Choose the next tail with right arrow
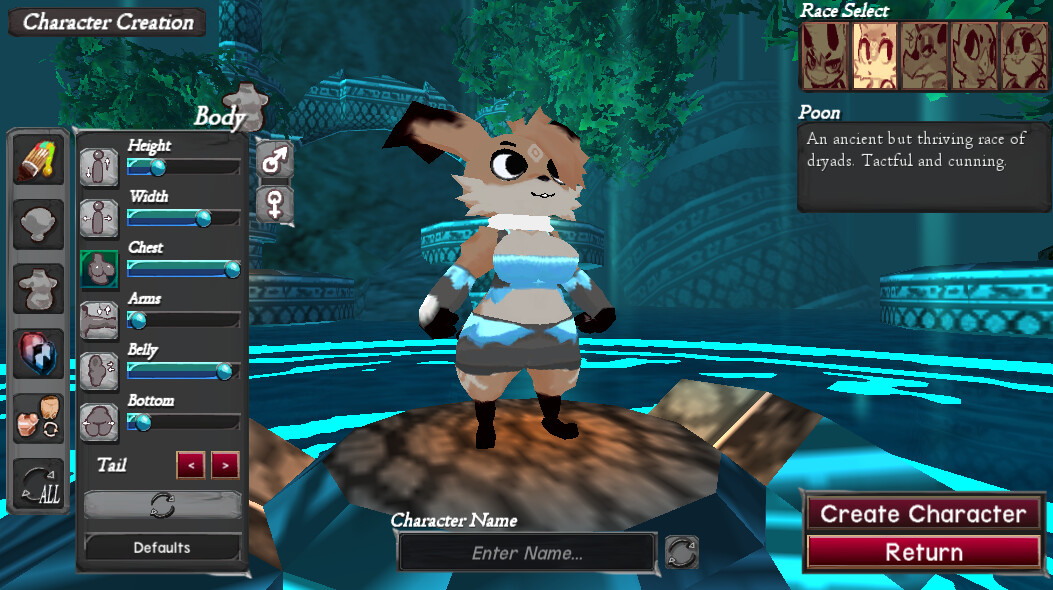 click(x=225, y=465)
